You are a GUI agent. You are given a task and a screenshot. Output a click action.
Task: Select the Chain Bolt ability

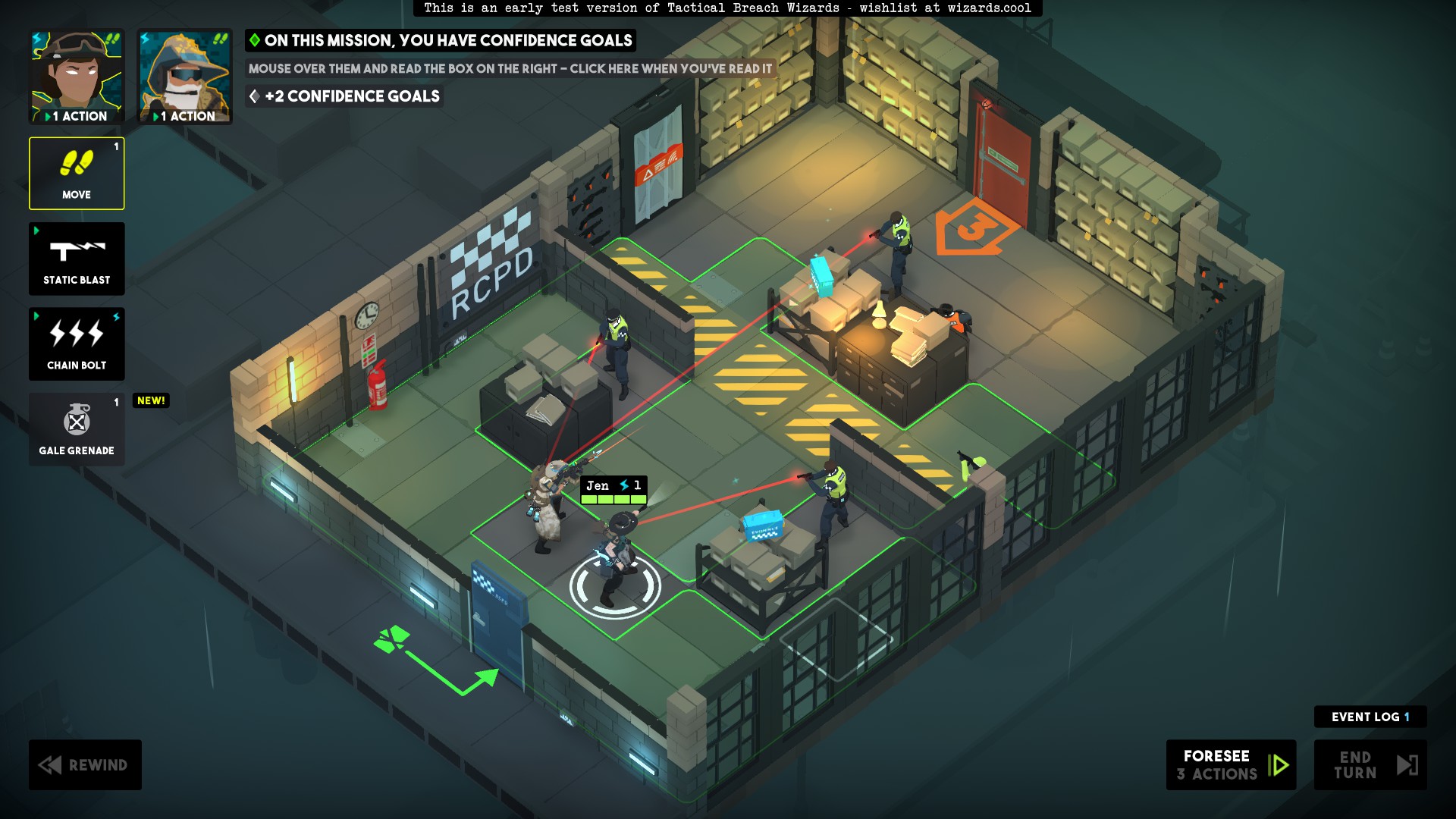tap(76, 343)
